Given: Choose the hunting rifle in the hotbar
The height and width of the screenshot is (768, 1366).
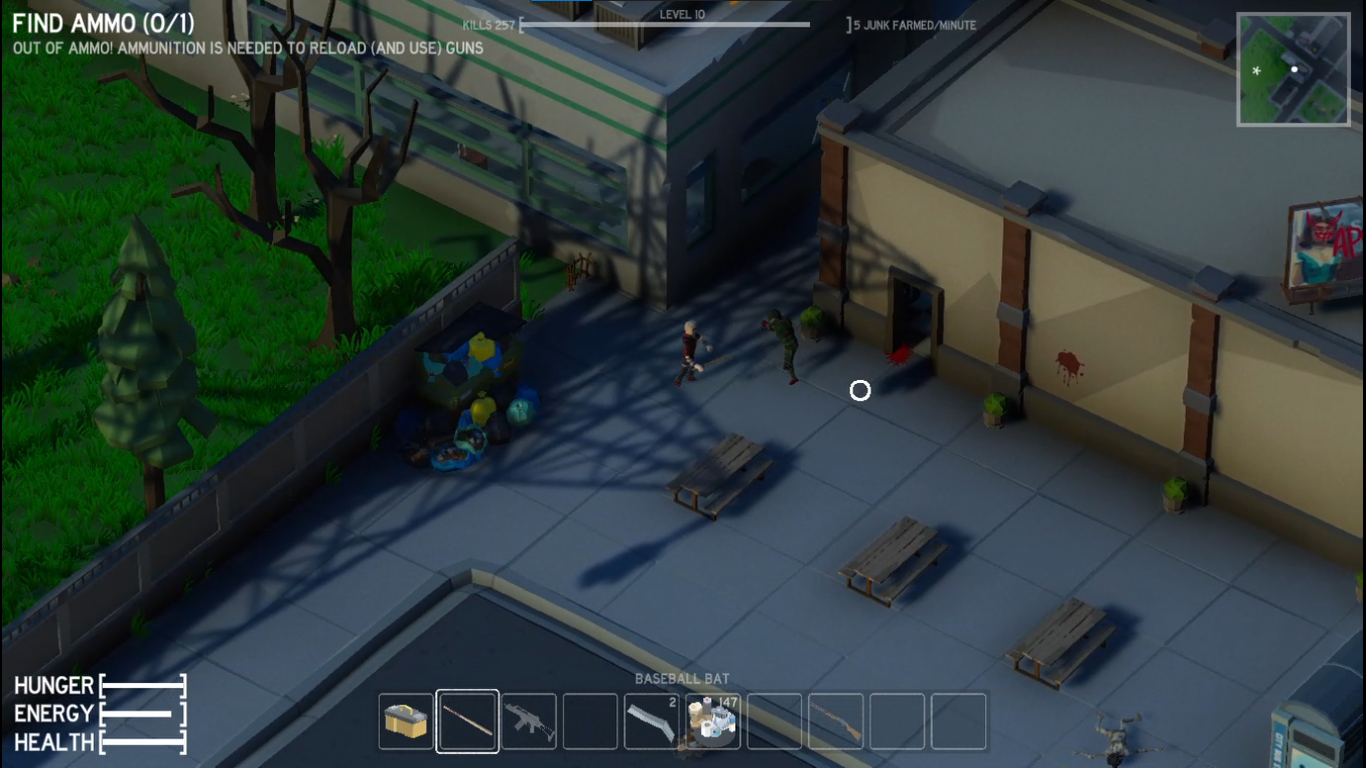Looking at the screenshot, I should (x=836, y=720).
